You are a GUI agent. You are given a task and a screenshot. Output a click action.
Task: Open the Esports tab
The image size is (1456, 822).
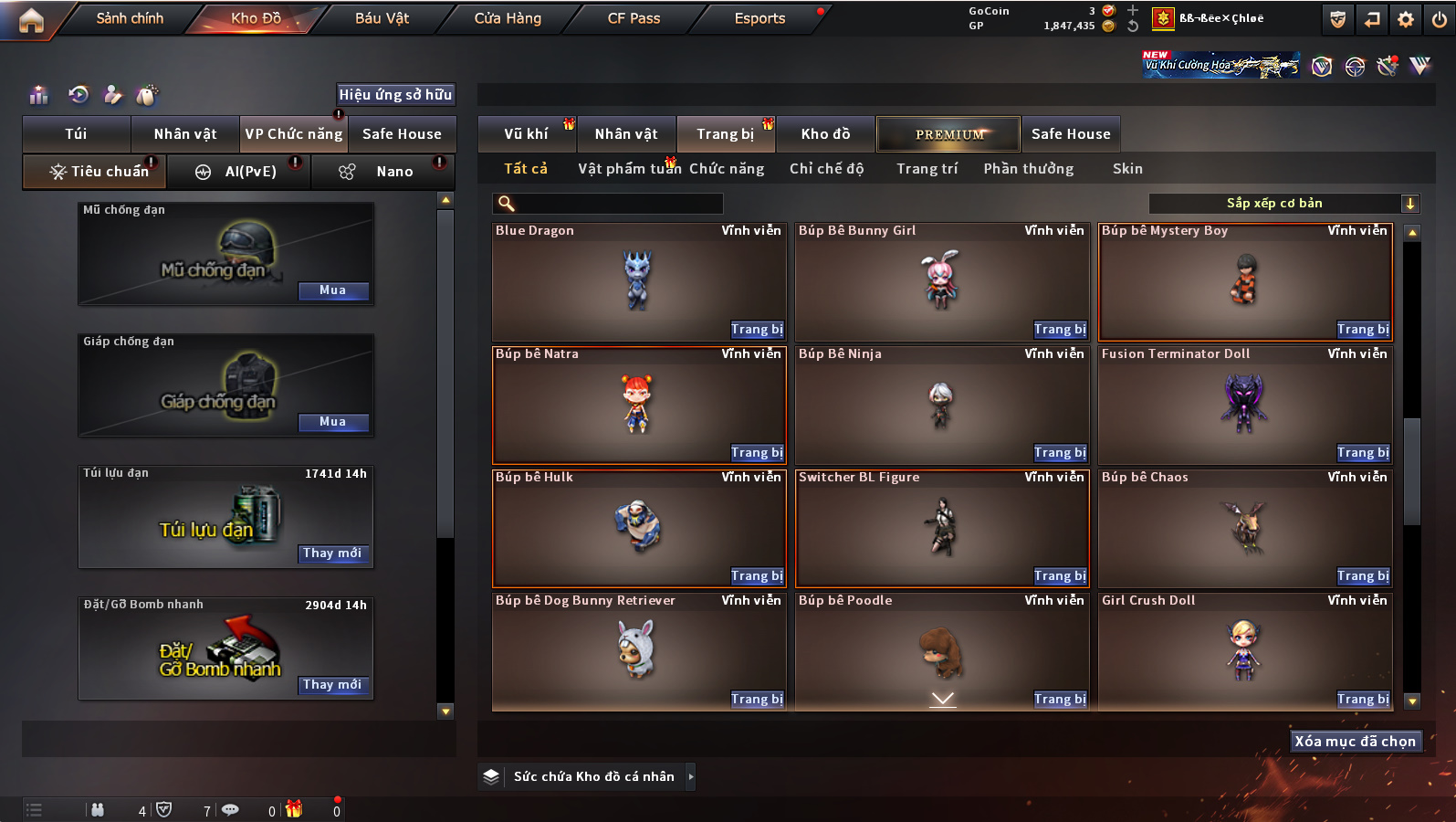pos(759,18)
